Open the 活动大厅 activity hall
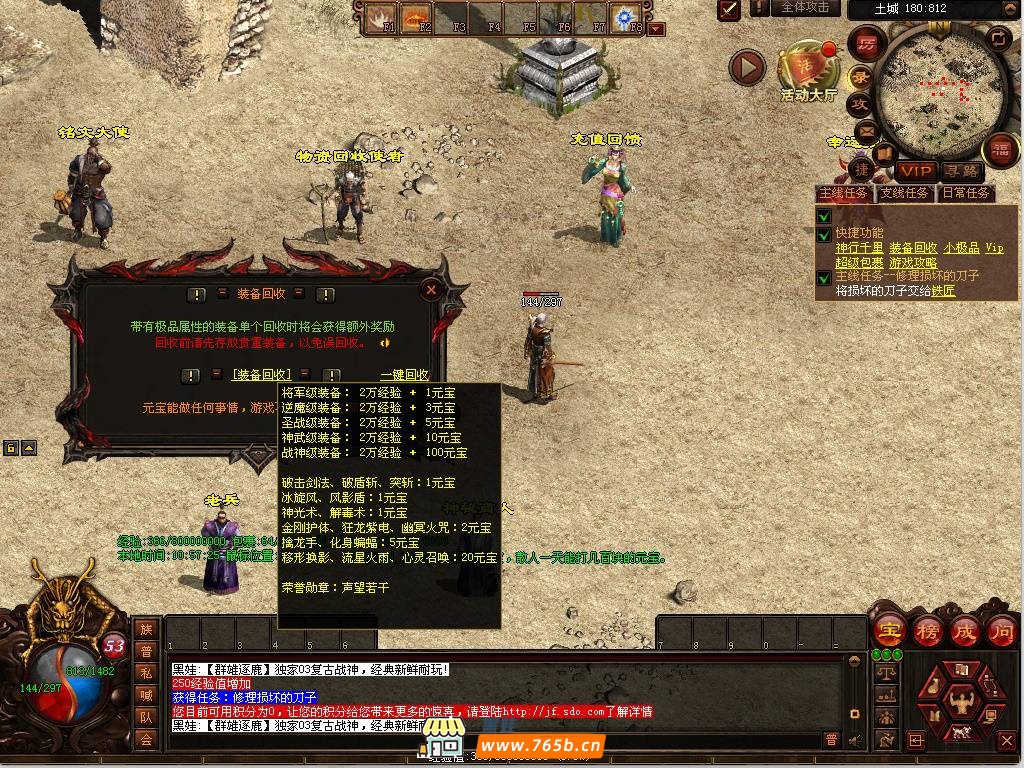Viewport: 1024px width, 768px height. pos(808,68)
